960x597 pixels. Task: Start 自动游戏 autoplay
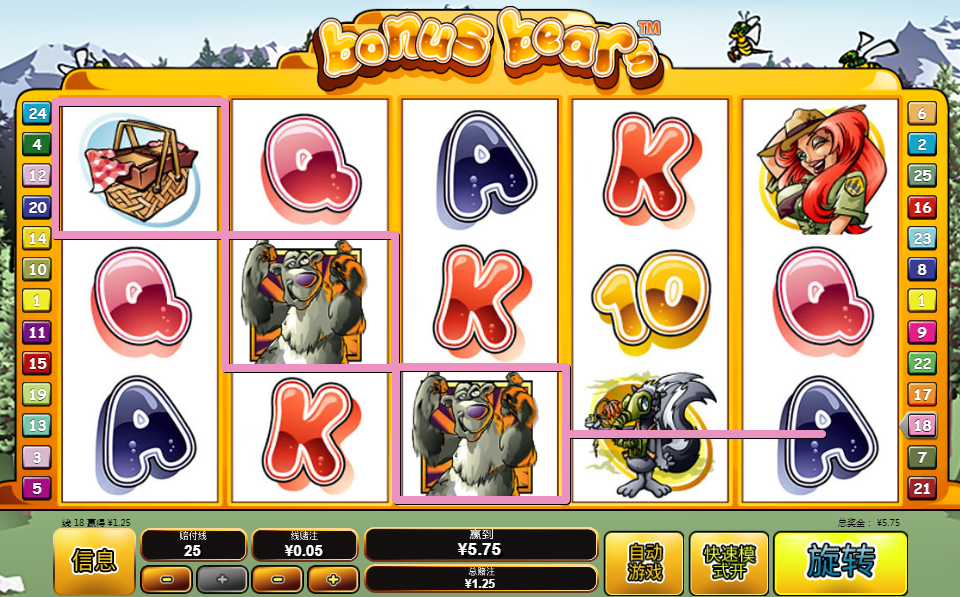click(x=644, y=563)
